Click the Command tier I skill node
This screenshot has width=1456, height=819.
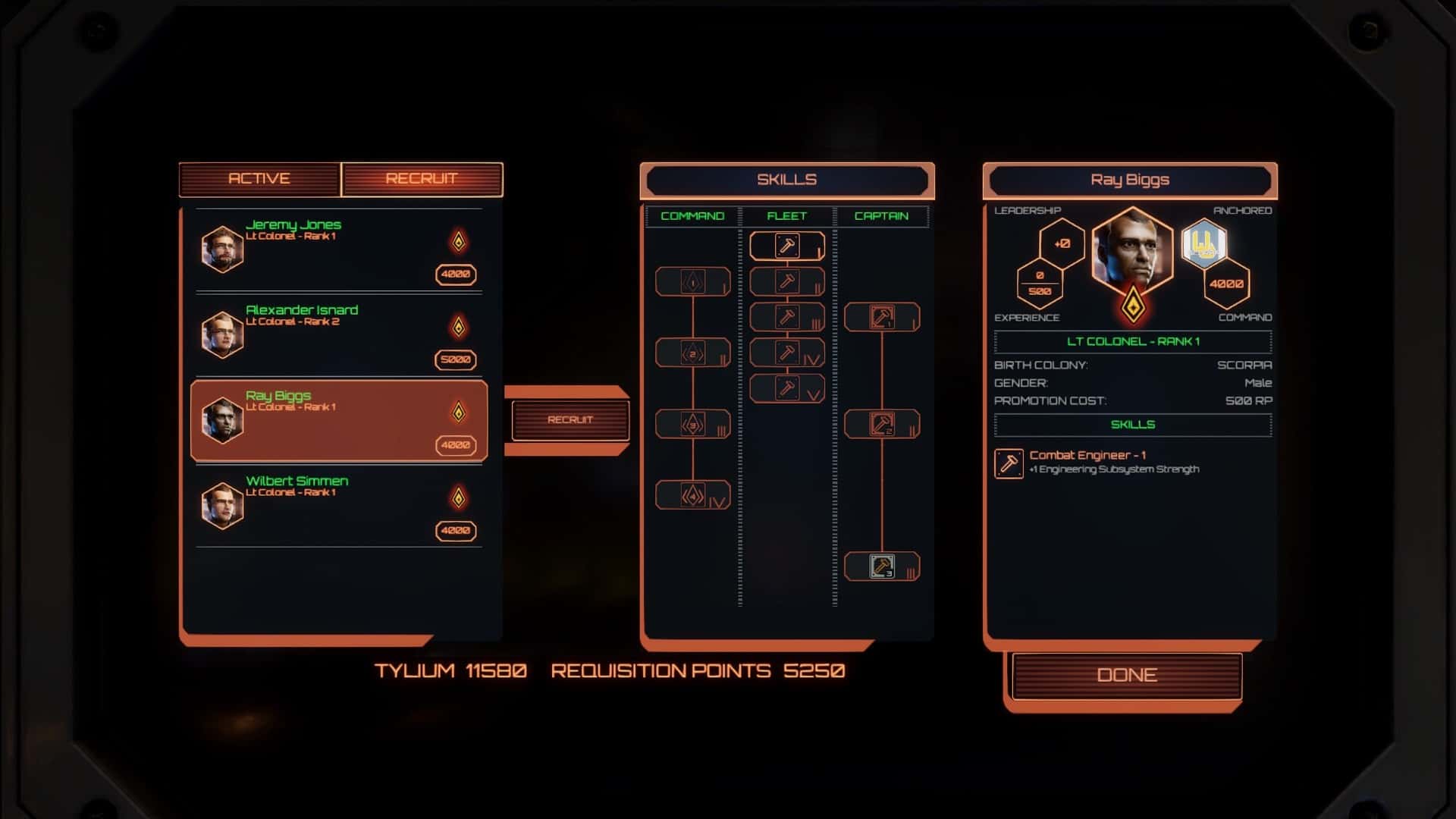tap(692, 281)
